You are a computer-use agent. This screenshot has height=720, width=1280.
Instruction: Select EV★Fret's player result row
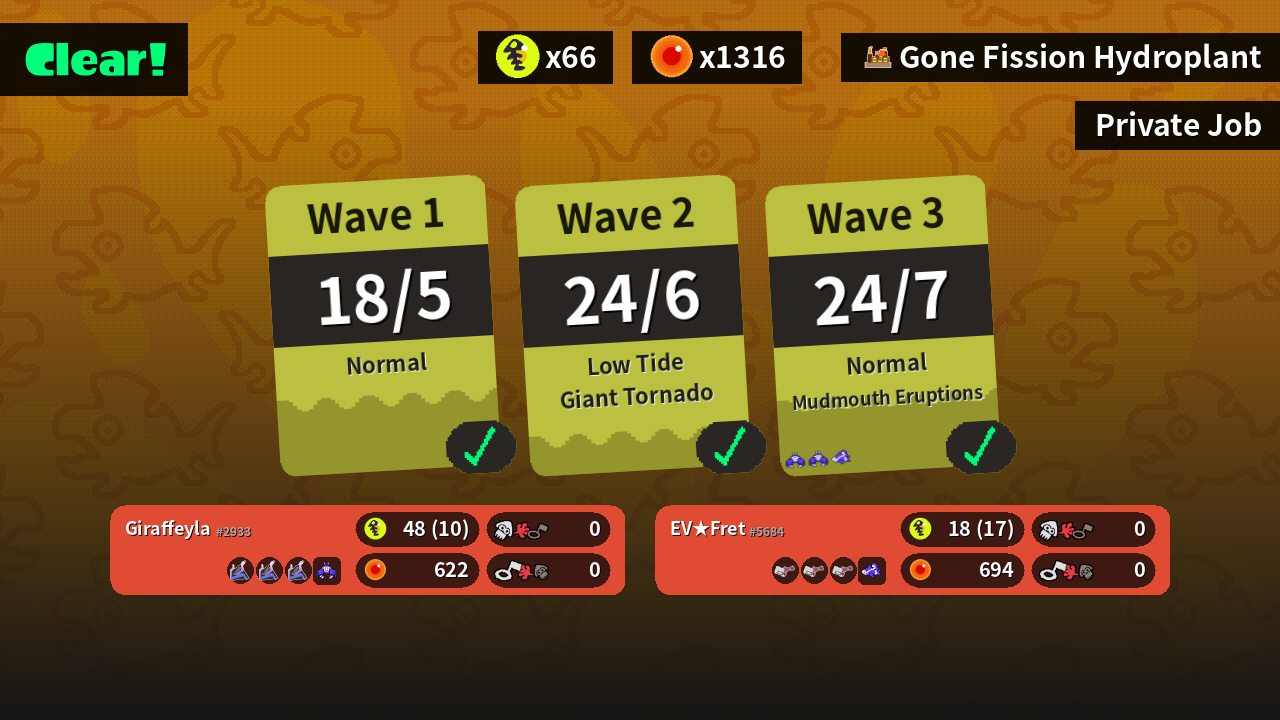click(912, 550)
